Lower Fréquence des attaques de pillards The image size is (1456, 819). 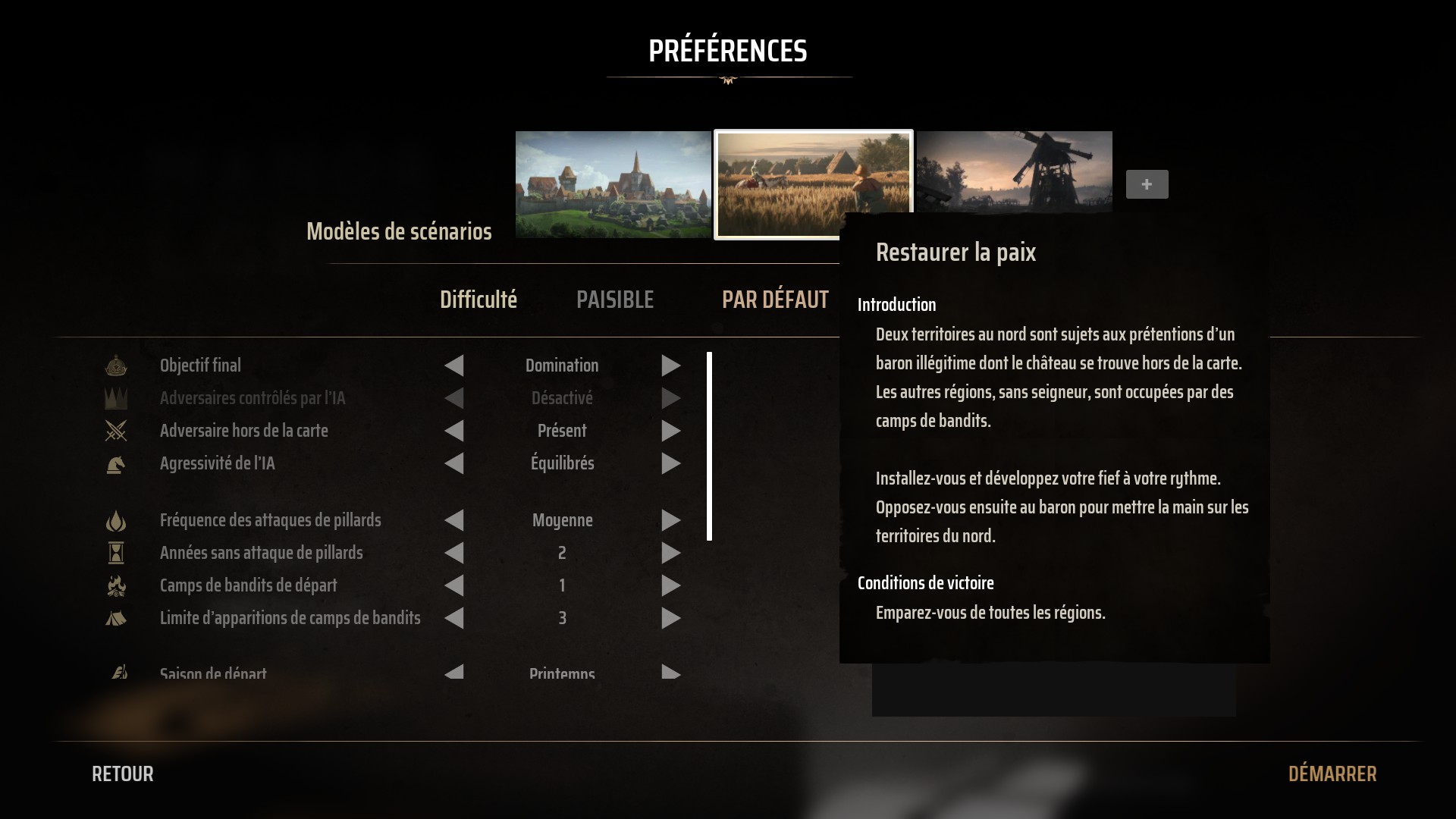pyautogui.click(x=454, y=520)
